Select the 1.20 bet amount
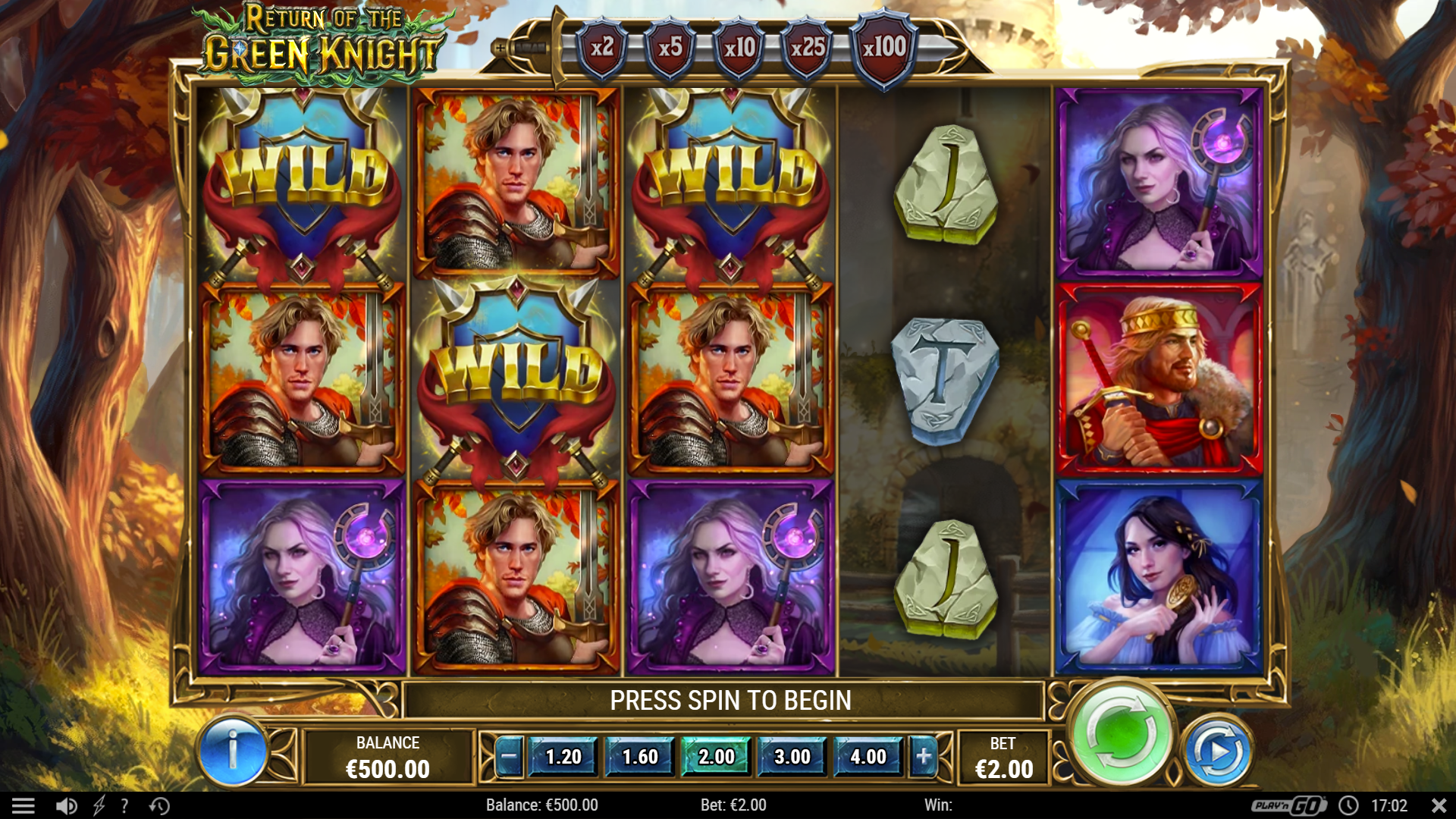Image resolution: width=1456 pixels, height=819 pixels. coord(563,756)
